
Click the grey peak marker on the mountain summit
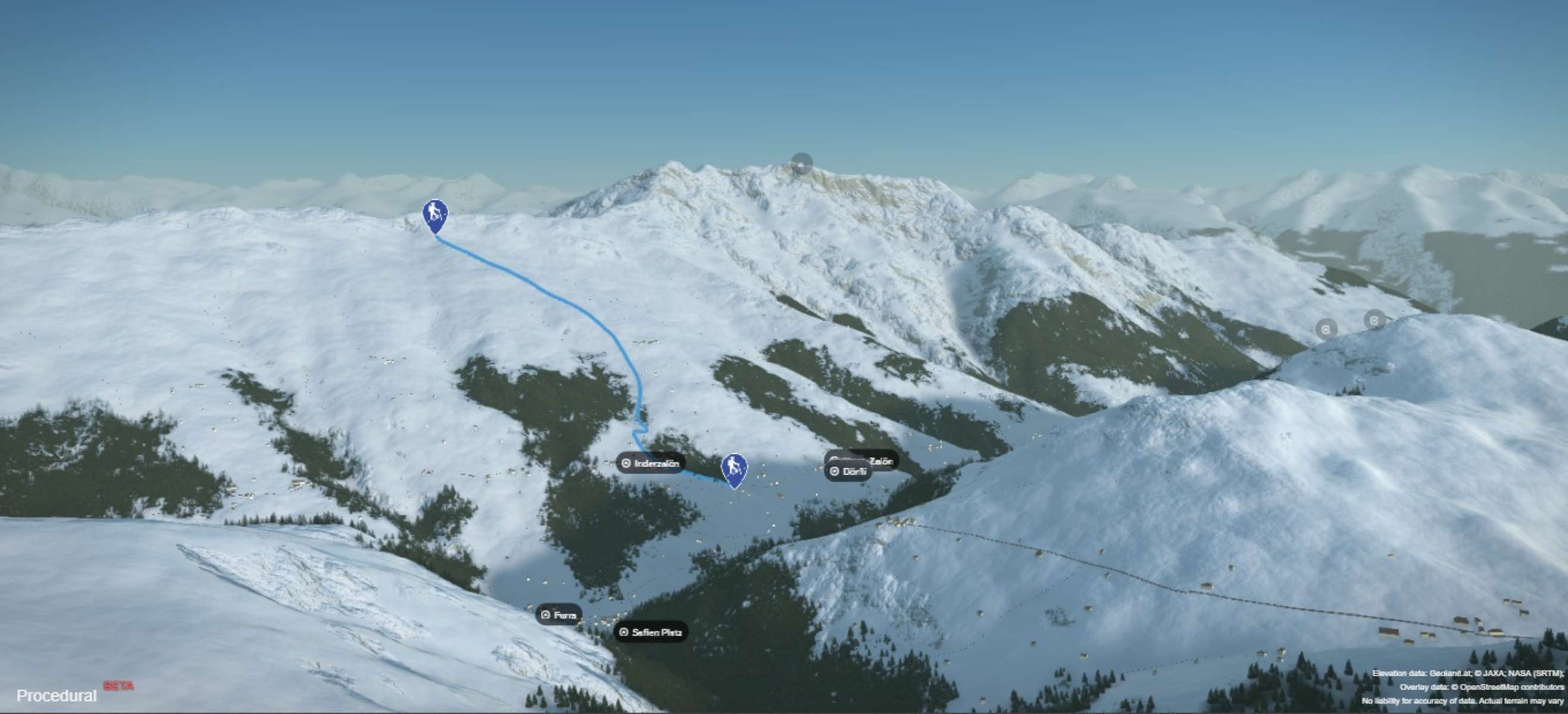point(802,164)
